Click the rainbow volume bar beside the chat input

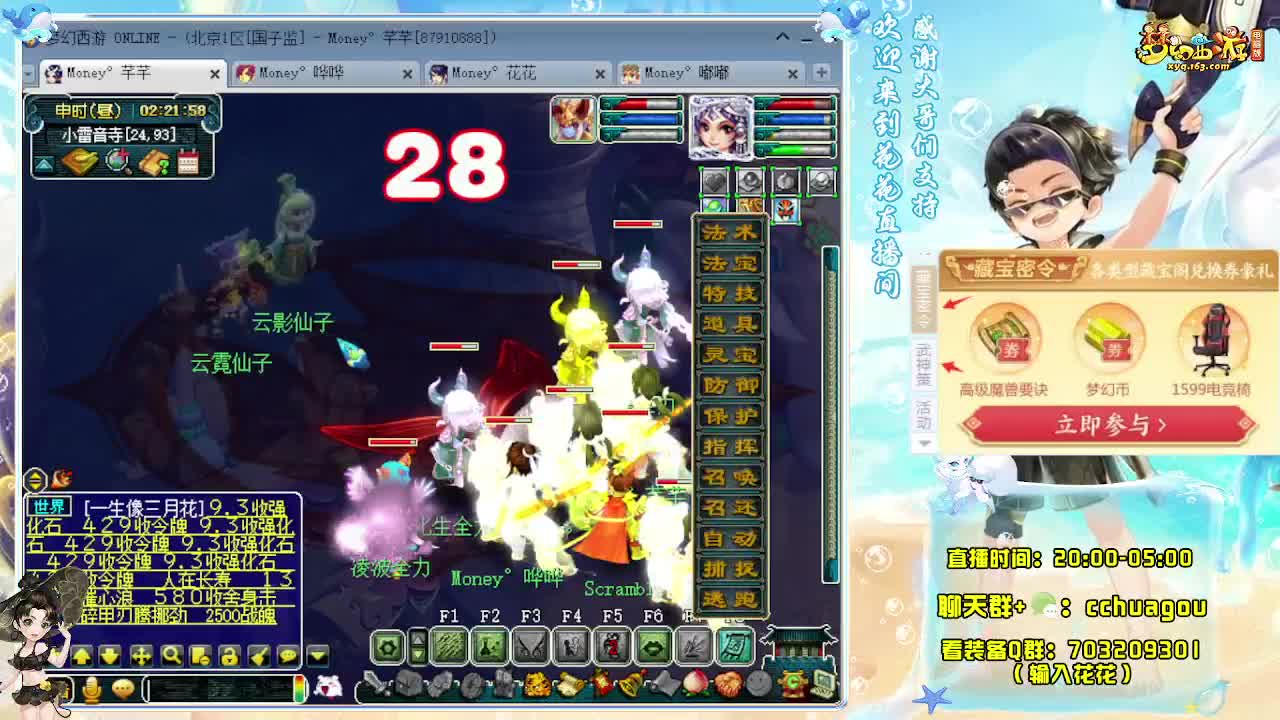pos(300,691)
